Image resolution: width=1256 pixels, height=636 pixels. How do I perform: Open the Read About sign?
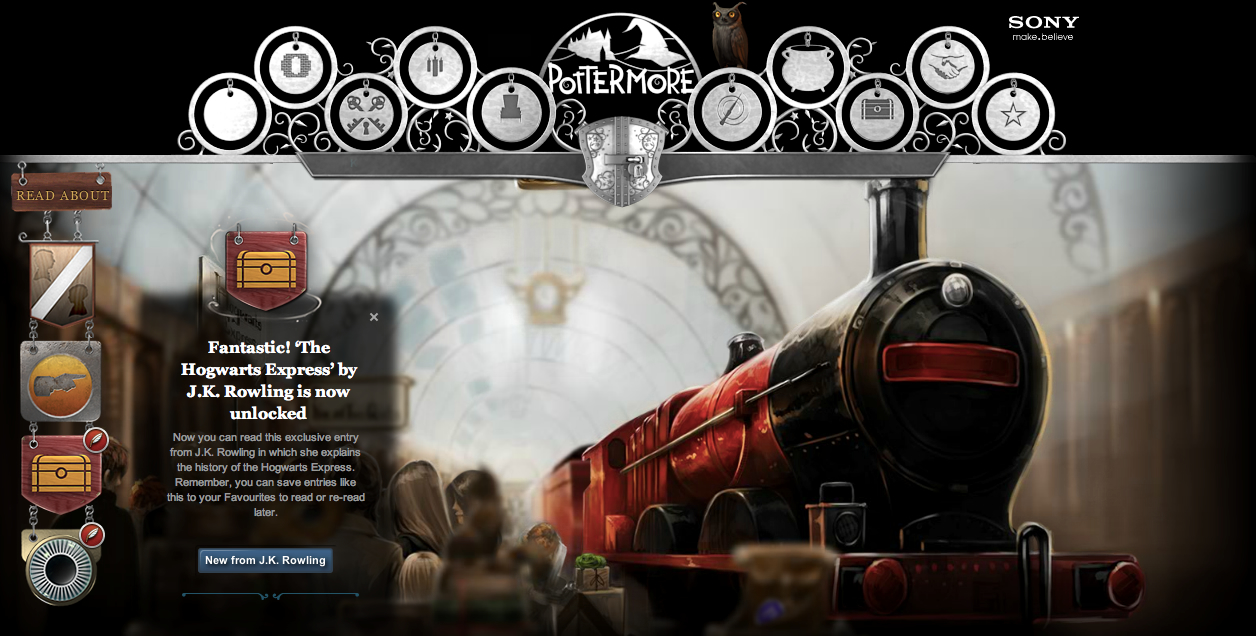click(x=62, y=195)
